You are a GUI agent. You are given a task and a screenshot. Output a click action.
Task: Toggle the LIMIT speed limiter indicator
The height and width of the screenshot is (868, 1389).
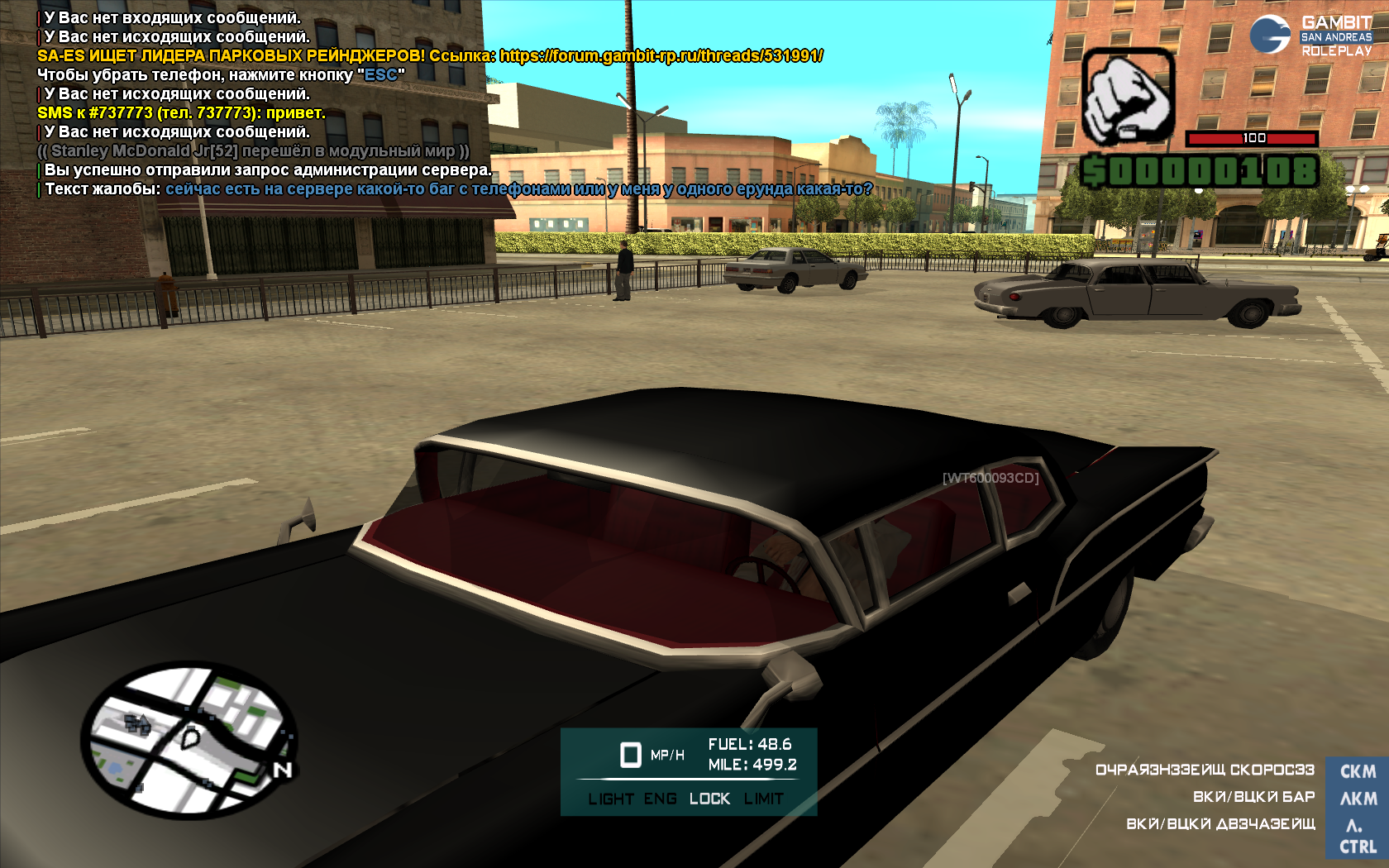[763, 799]
